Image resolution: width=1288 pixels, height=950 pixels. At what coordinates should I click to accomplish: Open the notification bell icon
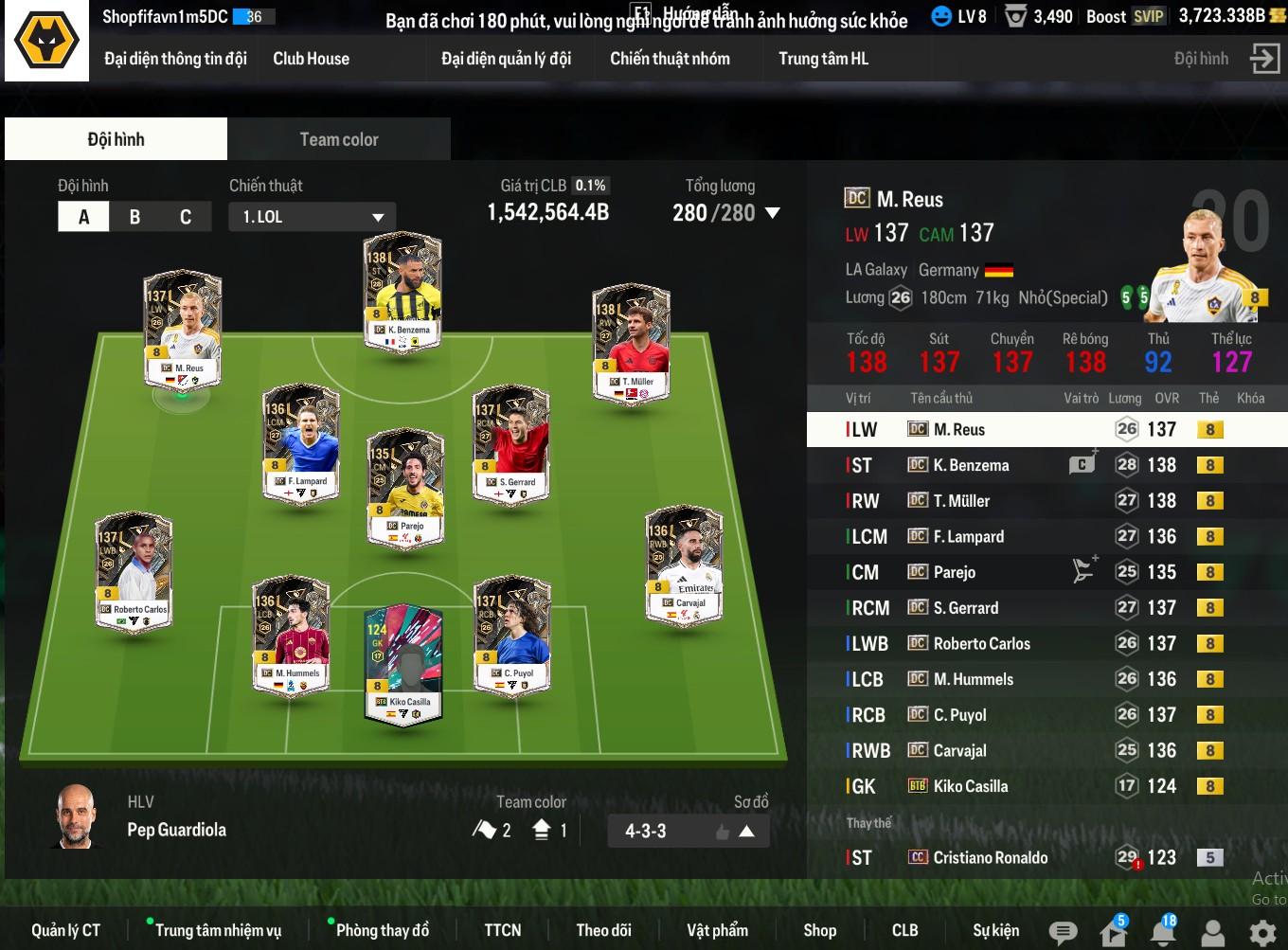1162,933
